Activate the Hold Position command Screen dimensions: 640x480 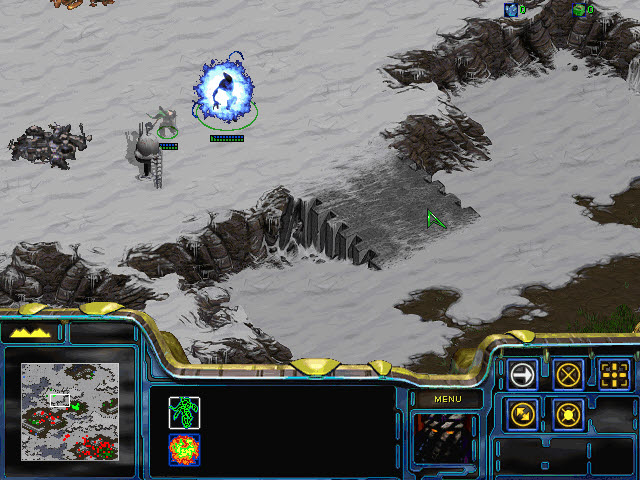pyautogui.click(x=569, y=412)
